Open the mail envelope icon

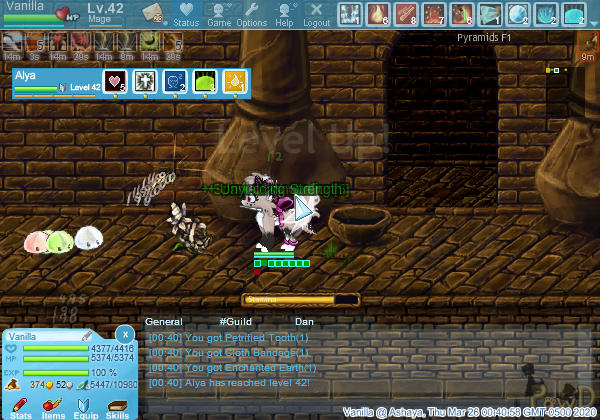tap(154, 13)
